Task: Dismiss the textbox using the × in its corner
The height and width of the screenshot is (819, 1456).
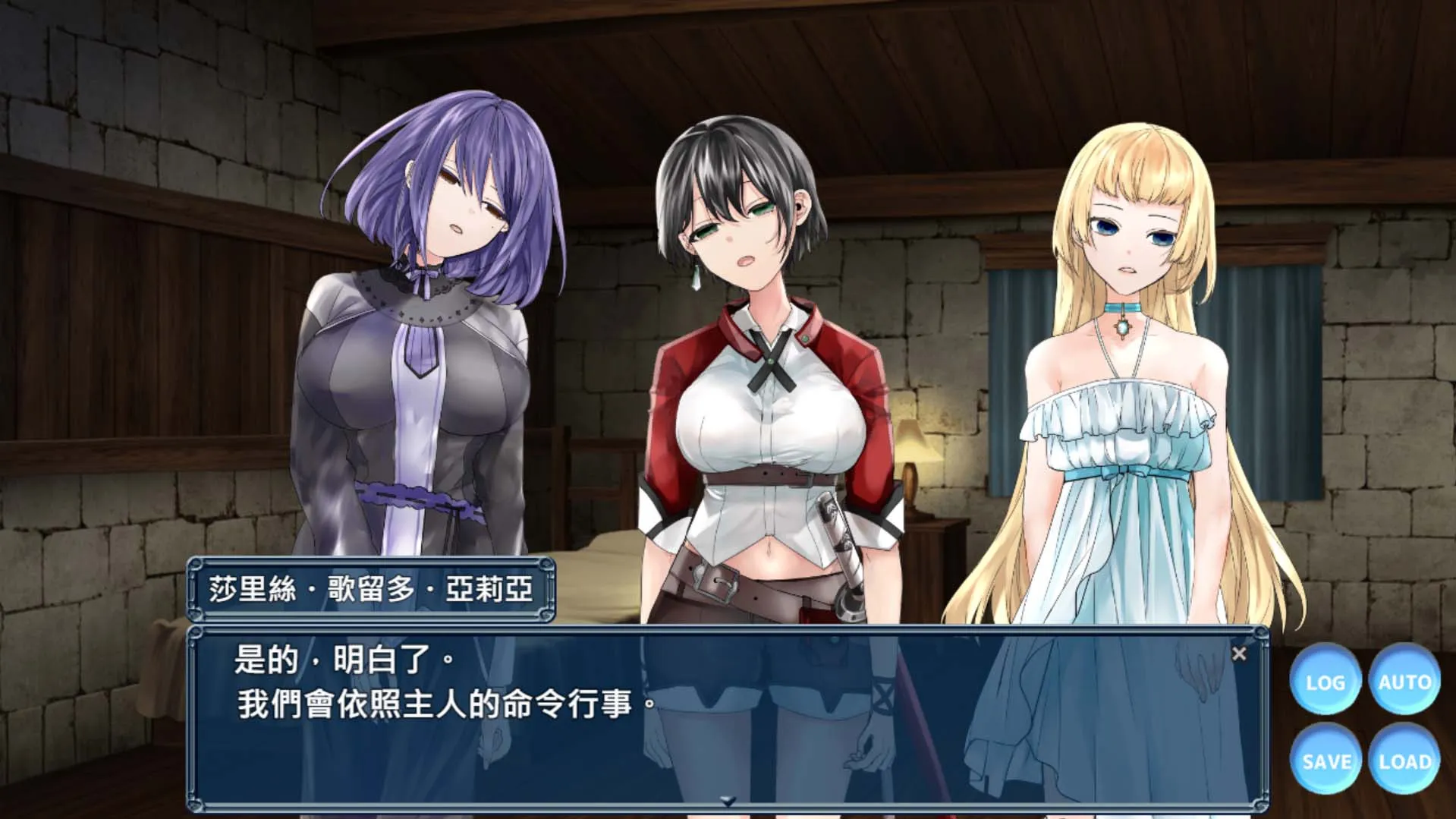Action: tap(1241, 652)
